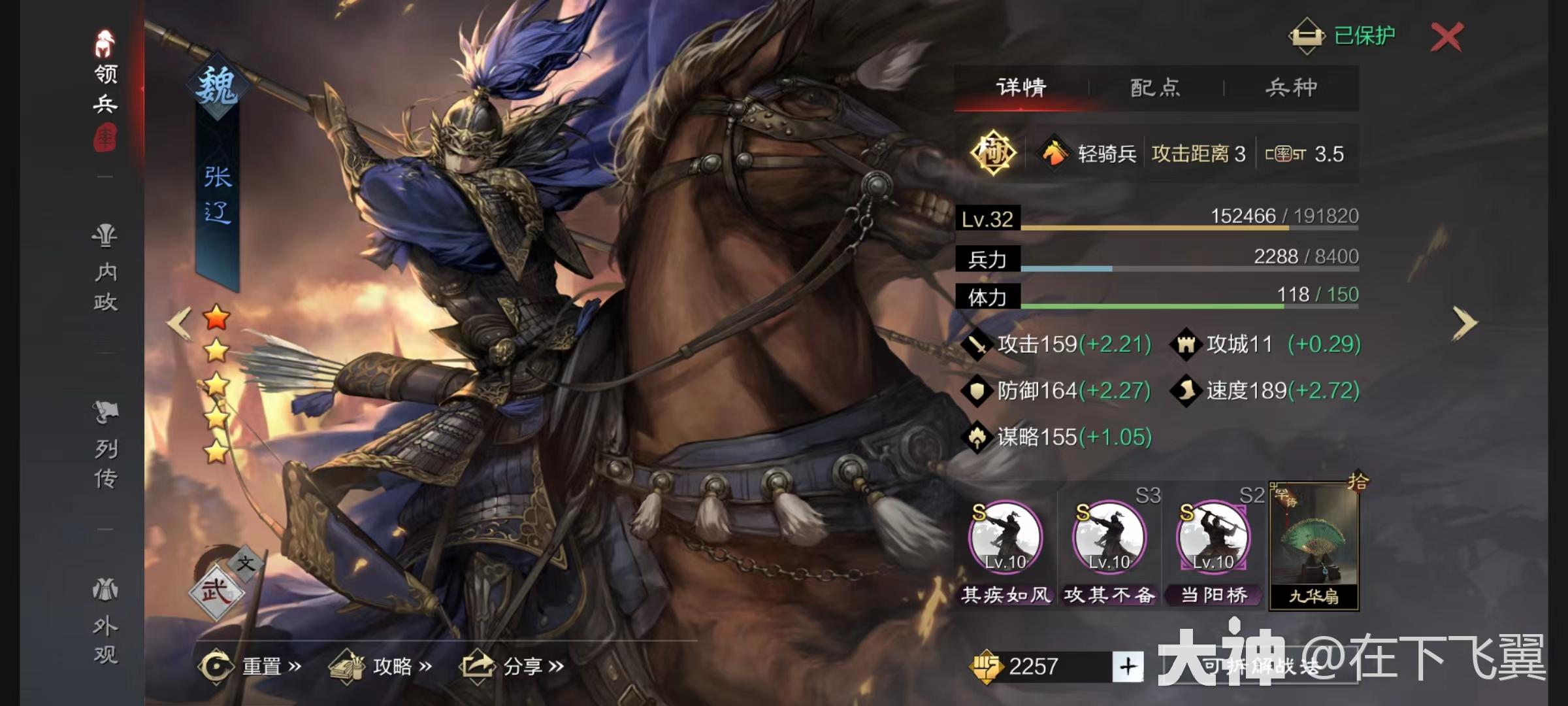Open the 内政 side menu
The image size is (1568, 706).
tap(105, 269)
